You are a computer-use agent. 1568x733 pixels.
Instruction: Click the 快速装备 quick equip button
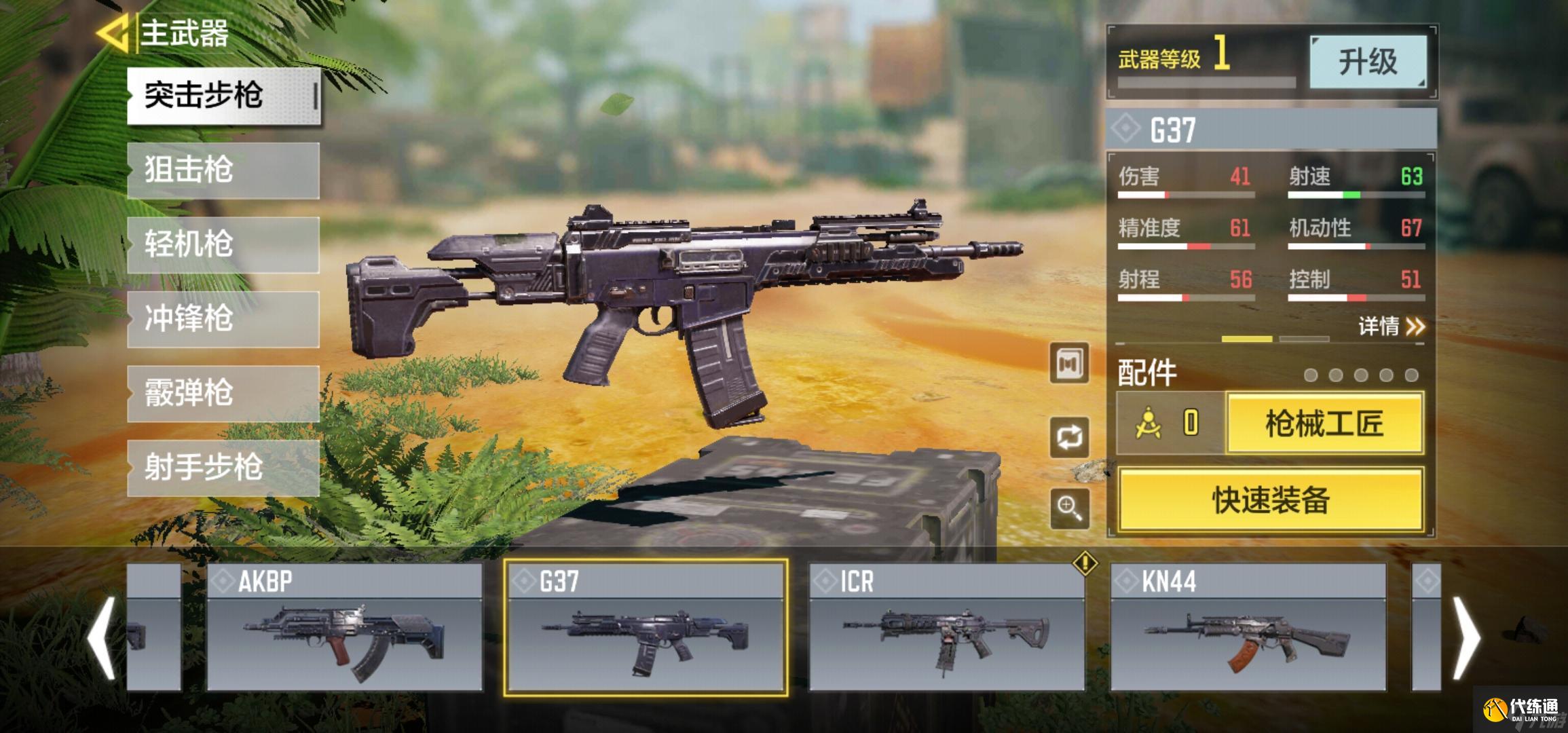1270,500
